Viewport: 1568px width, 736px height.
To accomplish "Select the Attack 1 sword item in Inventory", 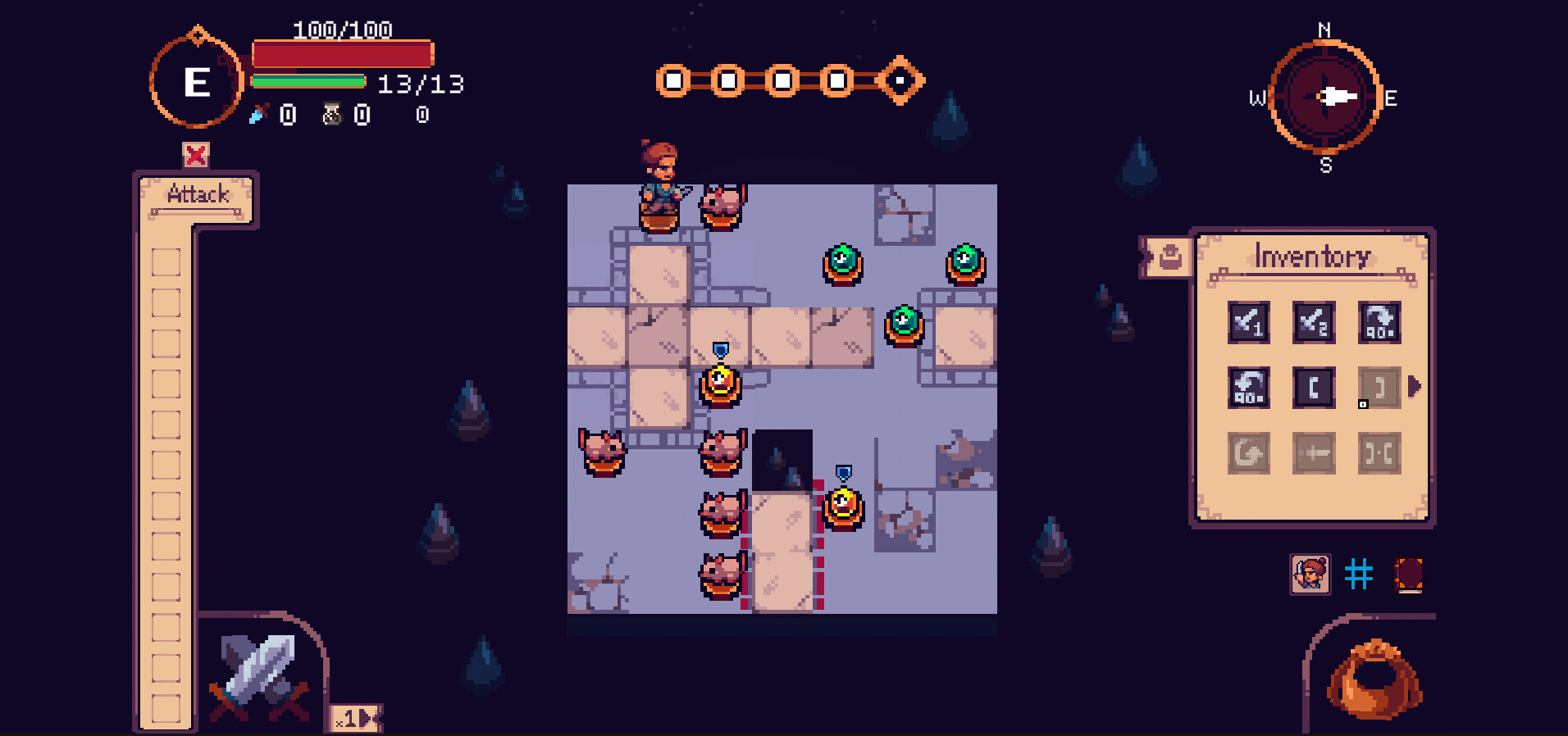I will pyautogui.click(x=1248, y=321).
